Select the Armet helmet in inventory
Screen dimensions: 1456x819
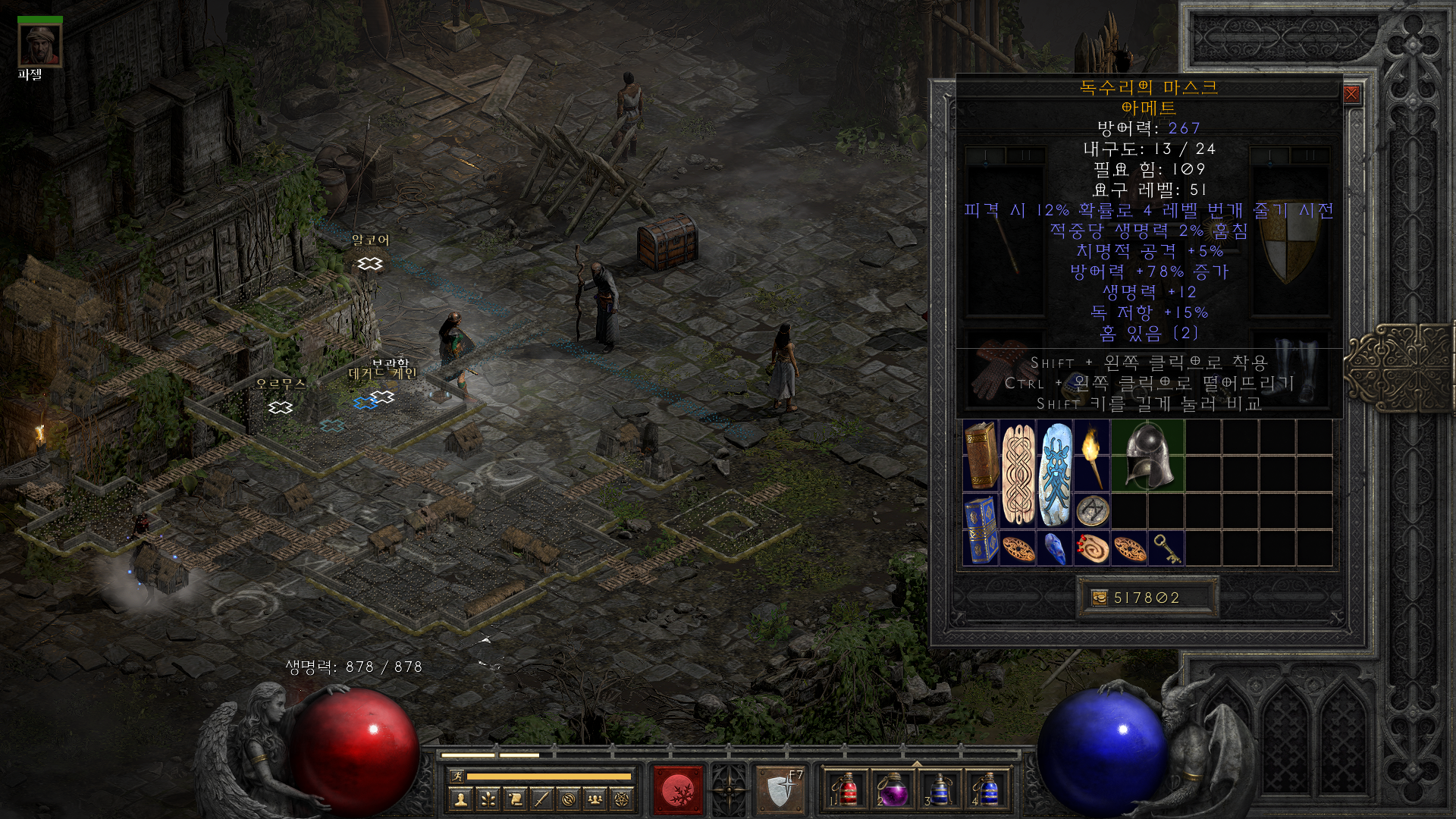pos(1147,454)
